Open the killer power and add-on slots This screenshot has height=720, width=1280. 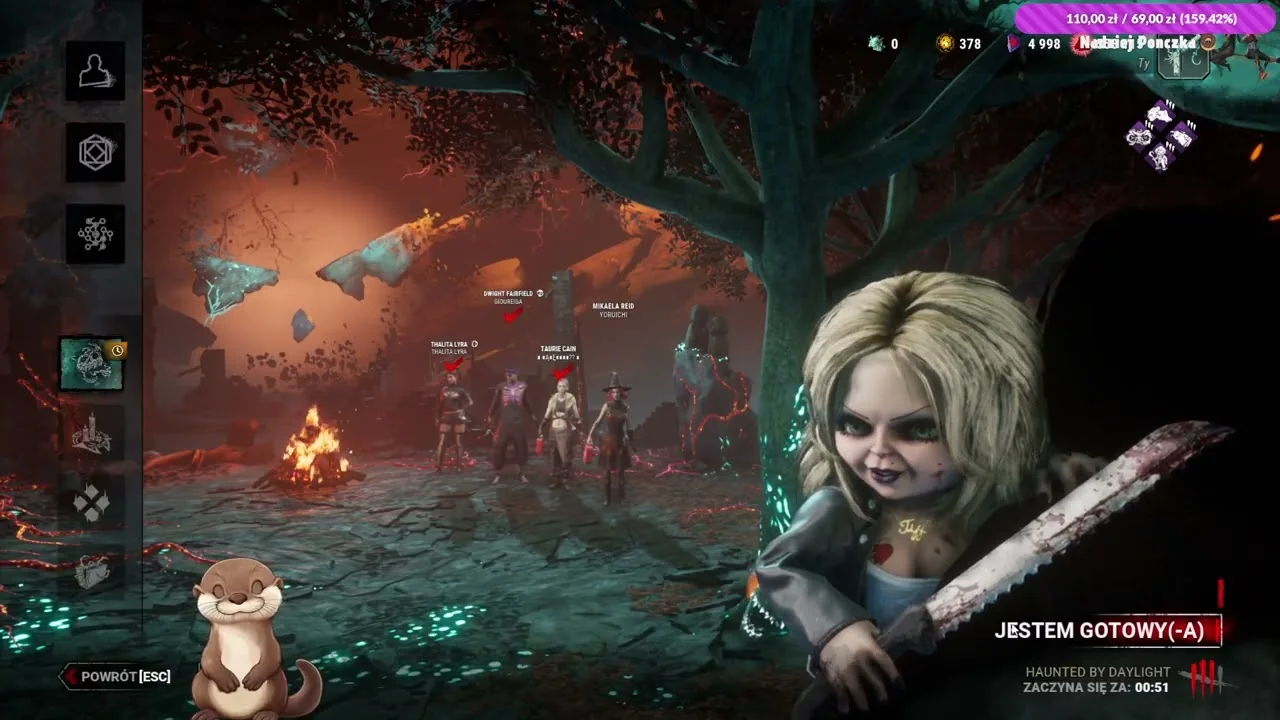click(1183, 61)
